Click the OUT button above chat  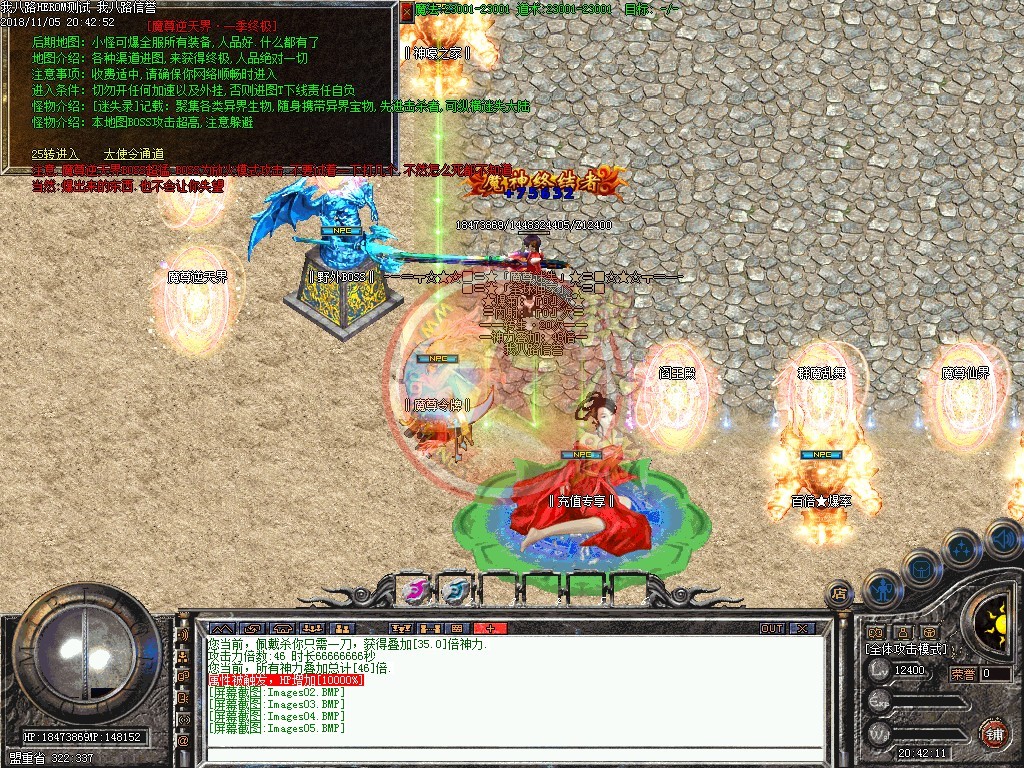771,628
